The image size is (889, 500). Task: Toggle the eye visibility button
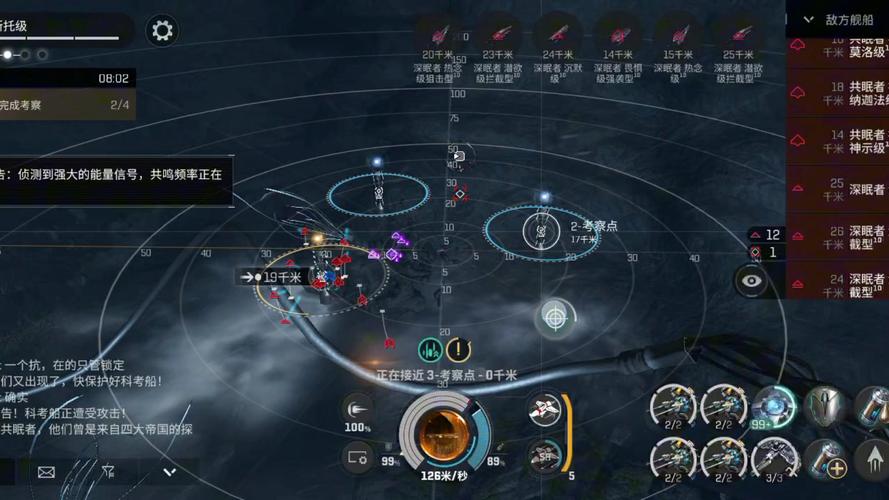[x=751, y=281]
